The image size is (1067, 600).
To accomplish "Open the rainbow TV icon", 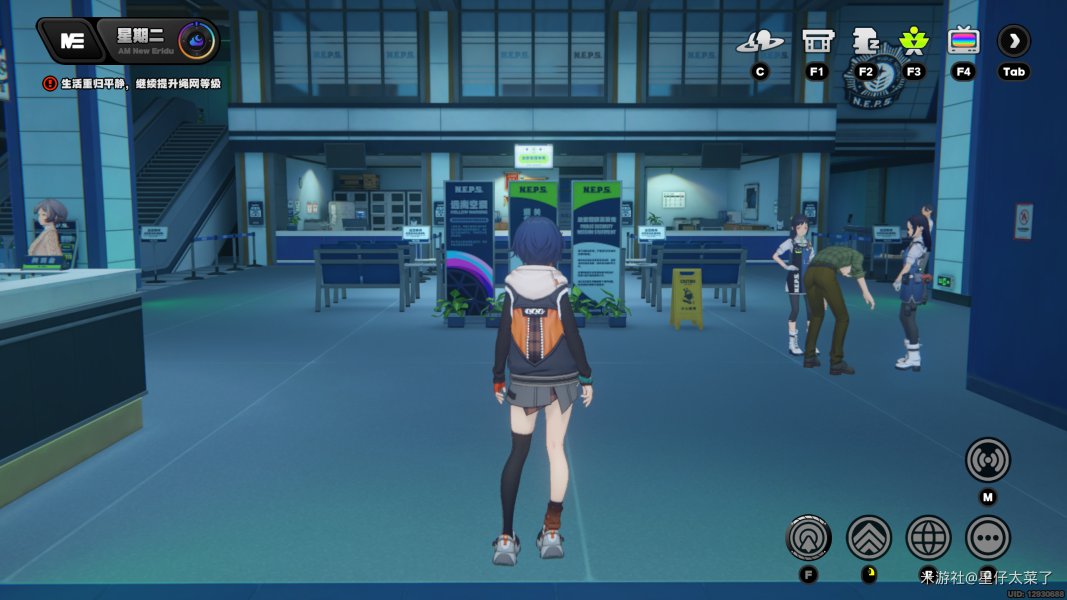I will [x=963, y=41].
